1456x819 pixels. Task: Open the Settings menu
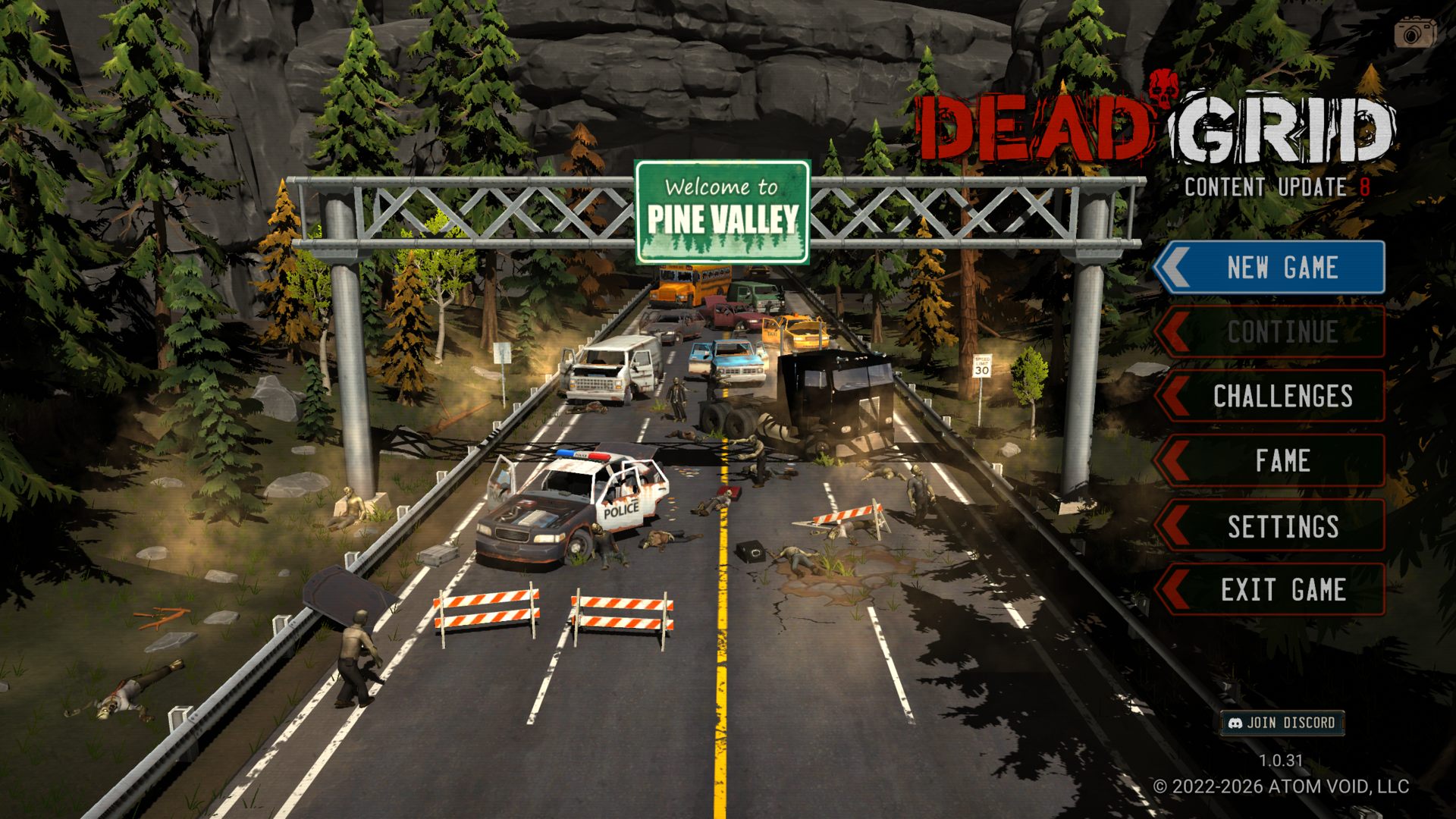1282,526
